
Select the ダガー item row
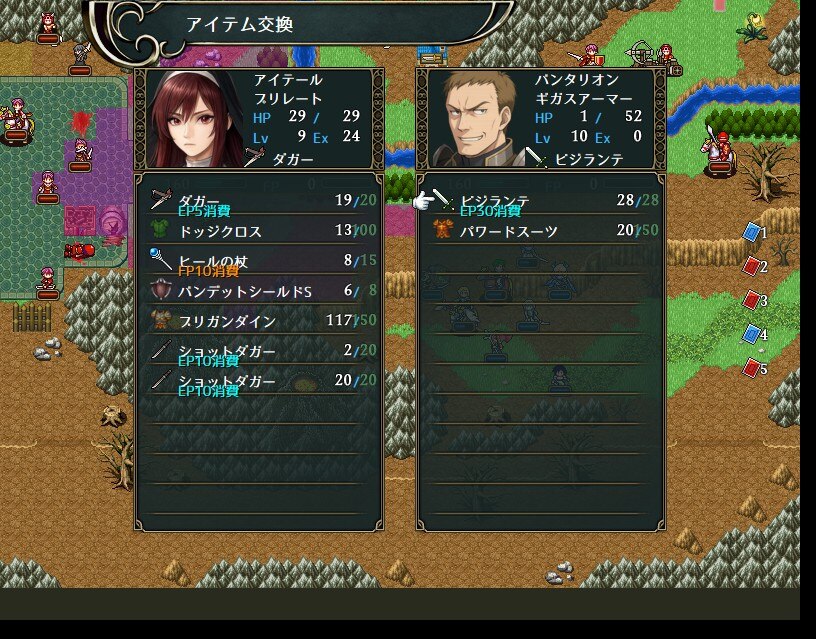(x=258, y=202)
